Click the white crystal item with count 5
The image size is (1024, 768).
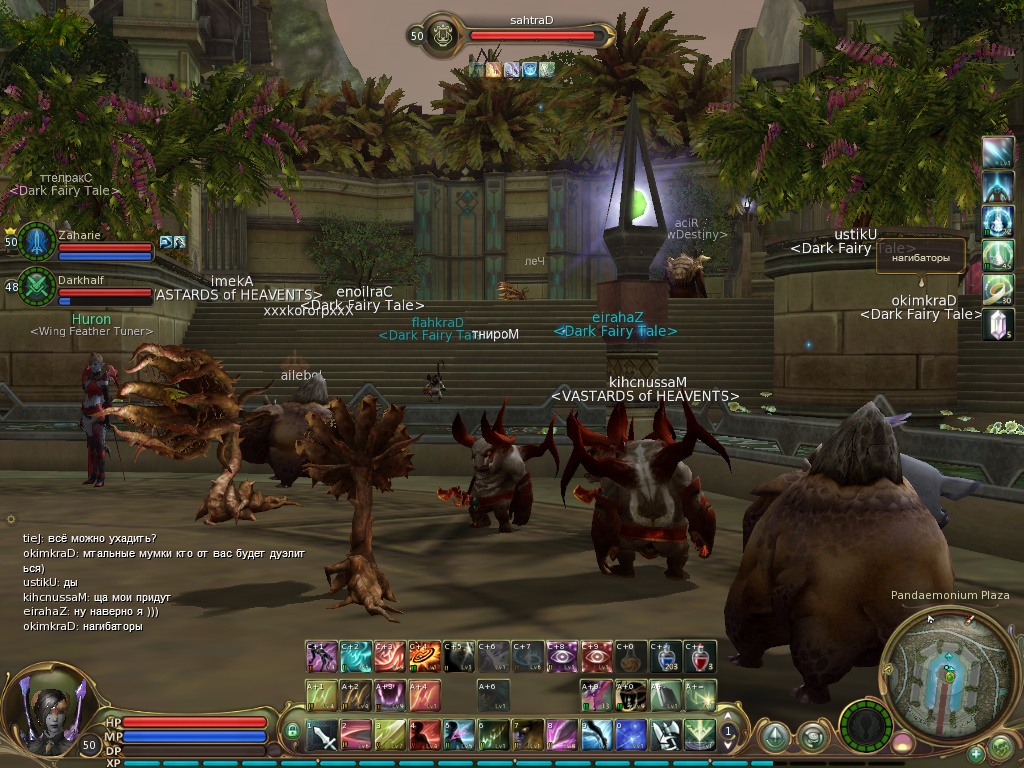pyautogui.click(x=997, y=324)
